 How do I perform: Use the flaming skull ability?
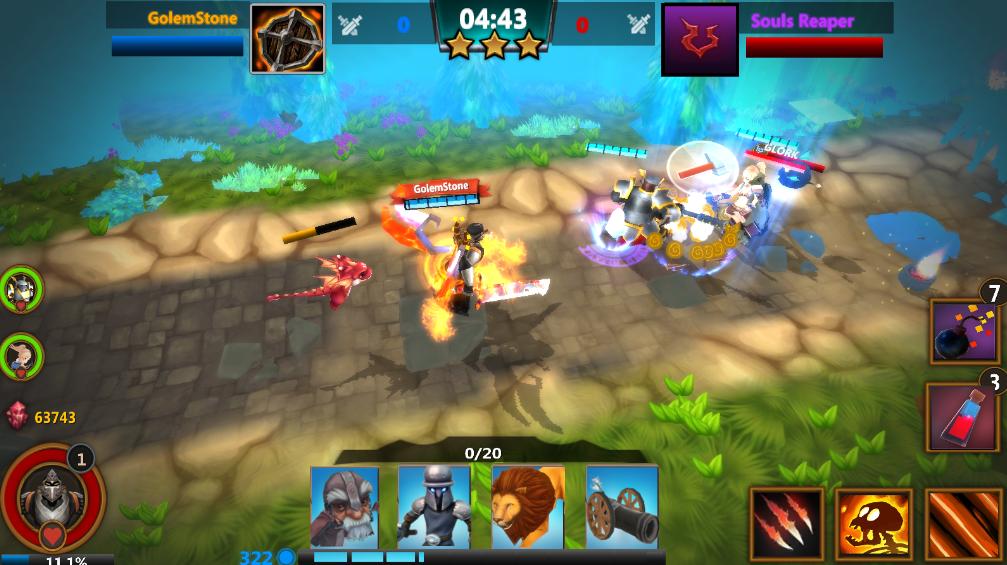pyautogui.click(x=873, y=524)
